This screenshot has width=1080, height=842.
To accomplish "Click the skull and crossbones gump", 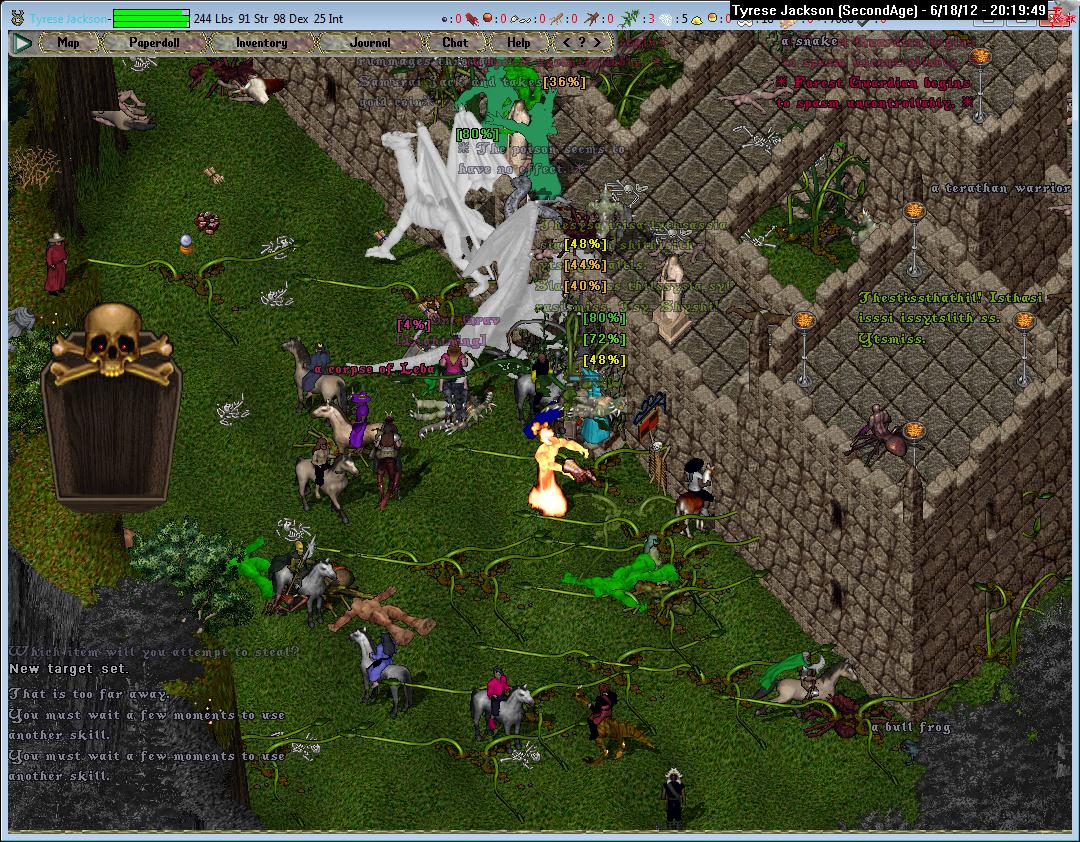I will (111, 340).
